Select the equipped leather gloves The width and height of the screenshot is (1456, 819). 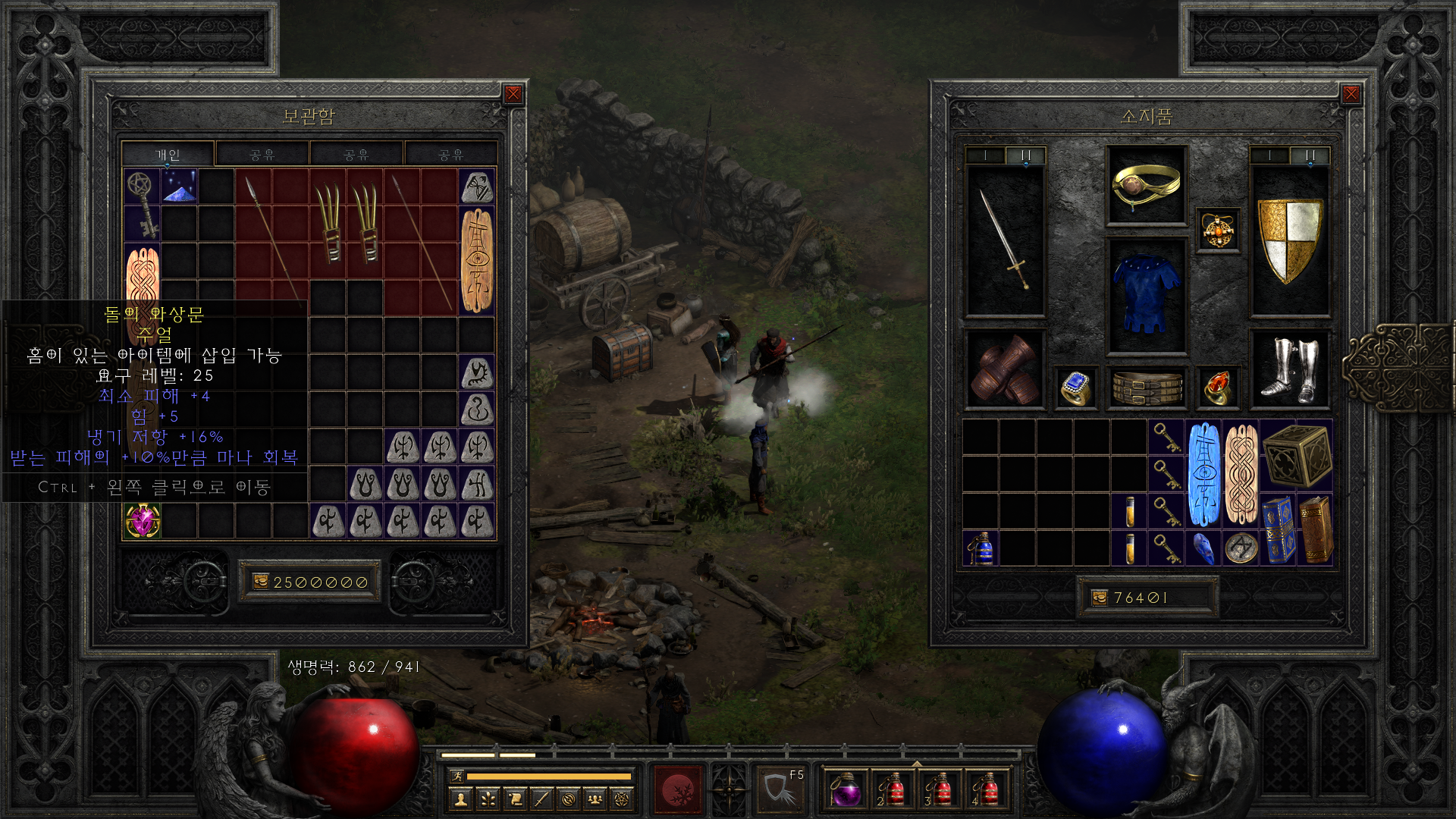pos(1005,371)
